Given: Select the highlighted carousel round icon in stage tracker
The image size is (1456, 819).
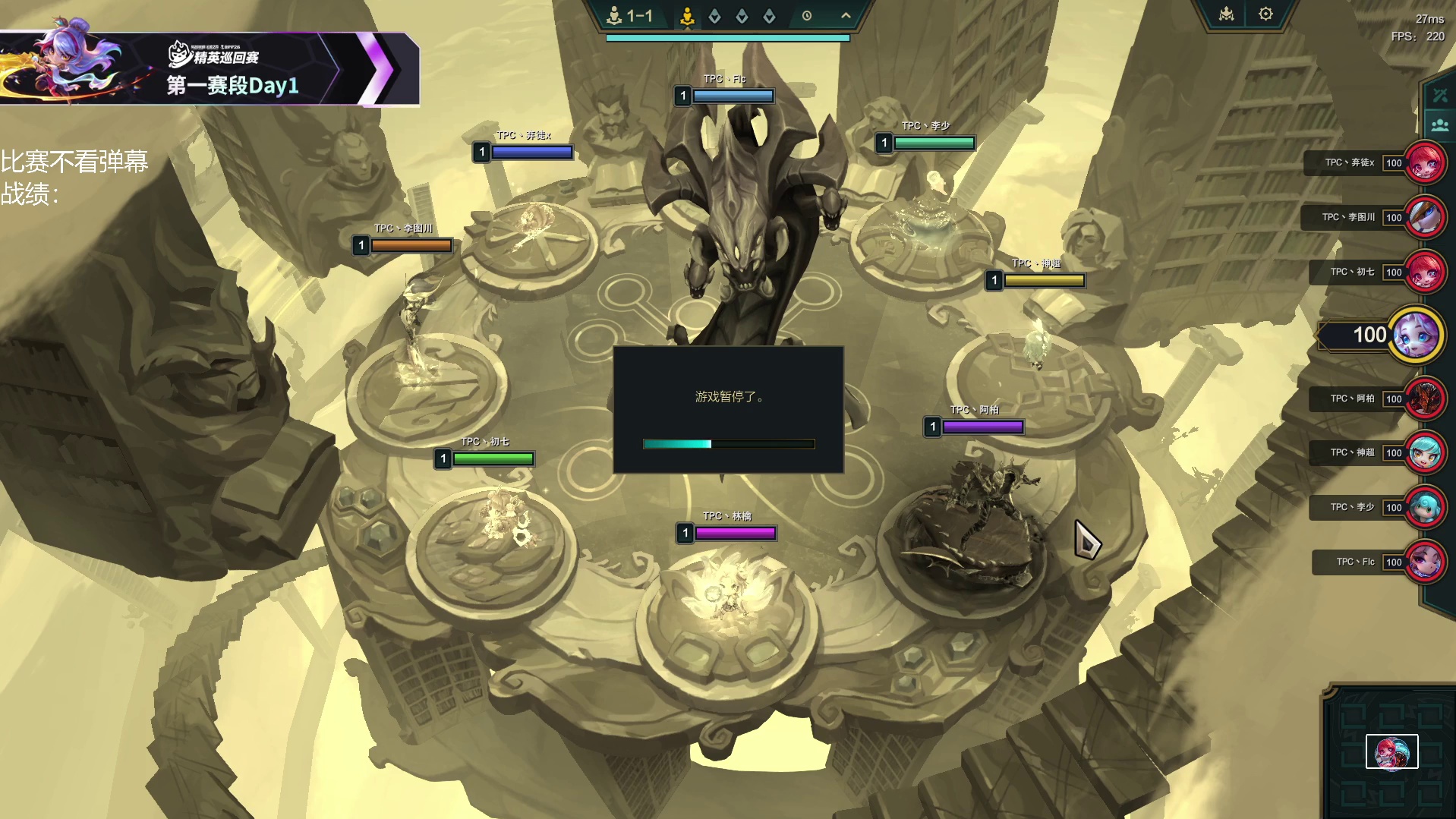Looking at the screenshot, I should click(x=687, y=16).
